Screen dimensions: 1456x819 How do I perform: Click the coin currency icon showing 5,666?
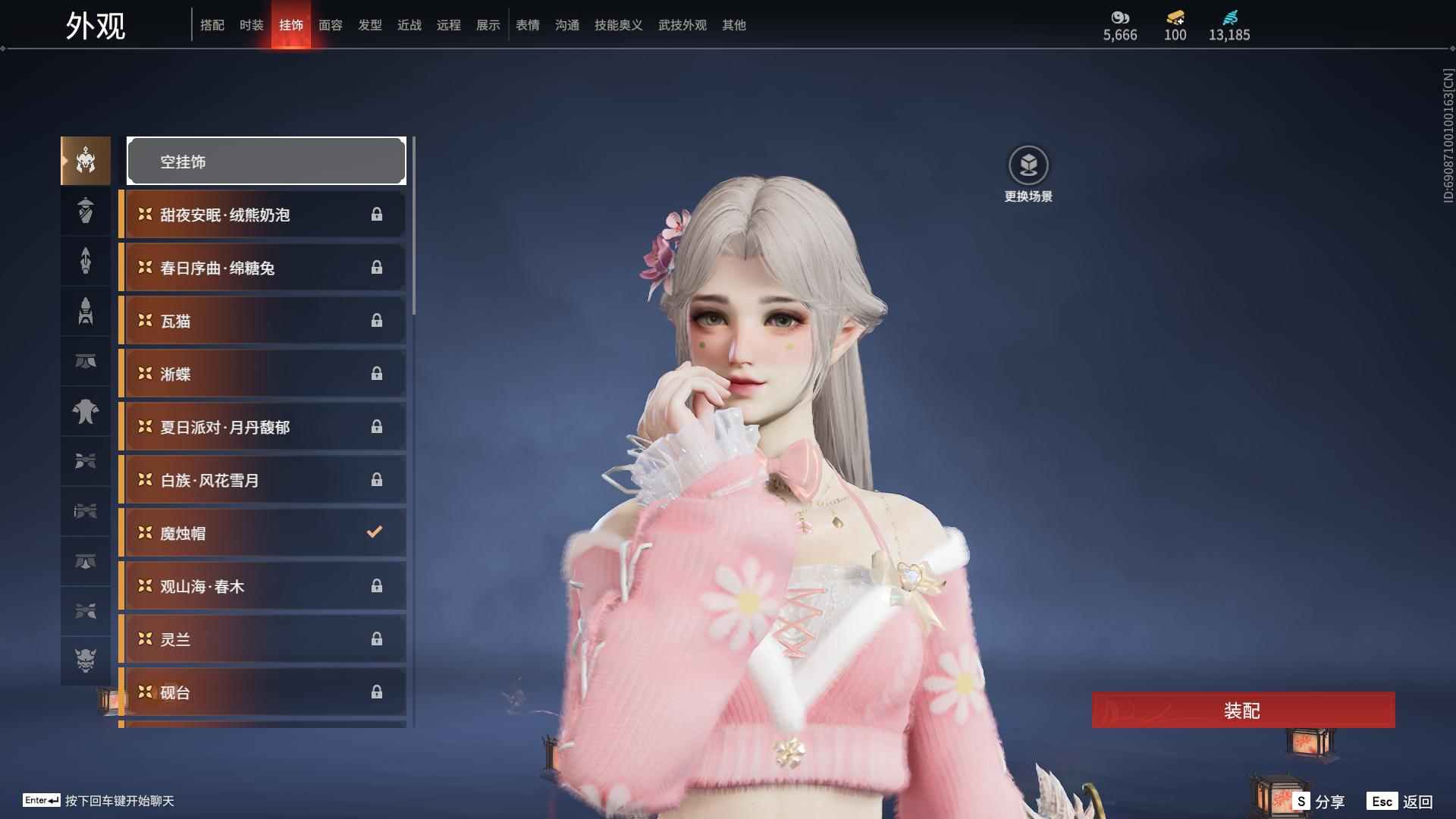coord(1119,17)
